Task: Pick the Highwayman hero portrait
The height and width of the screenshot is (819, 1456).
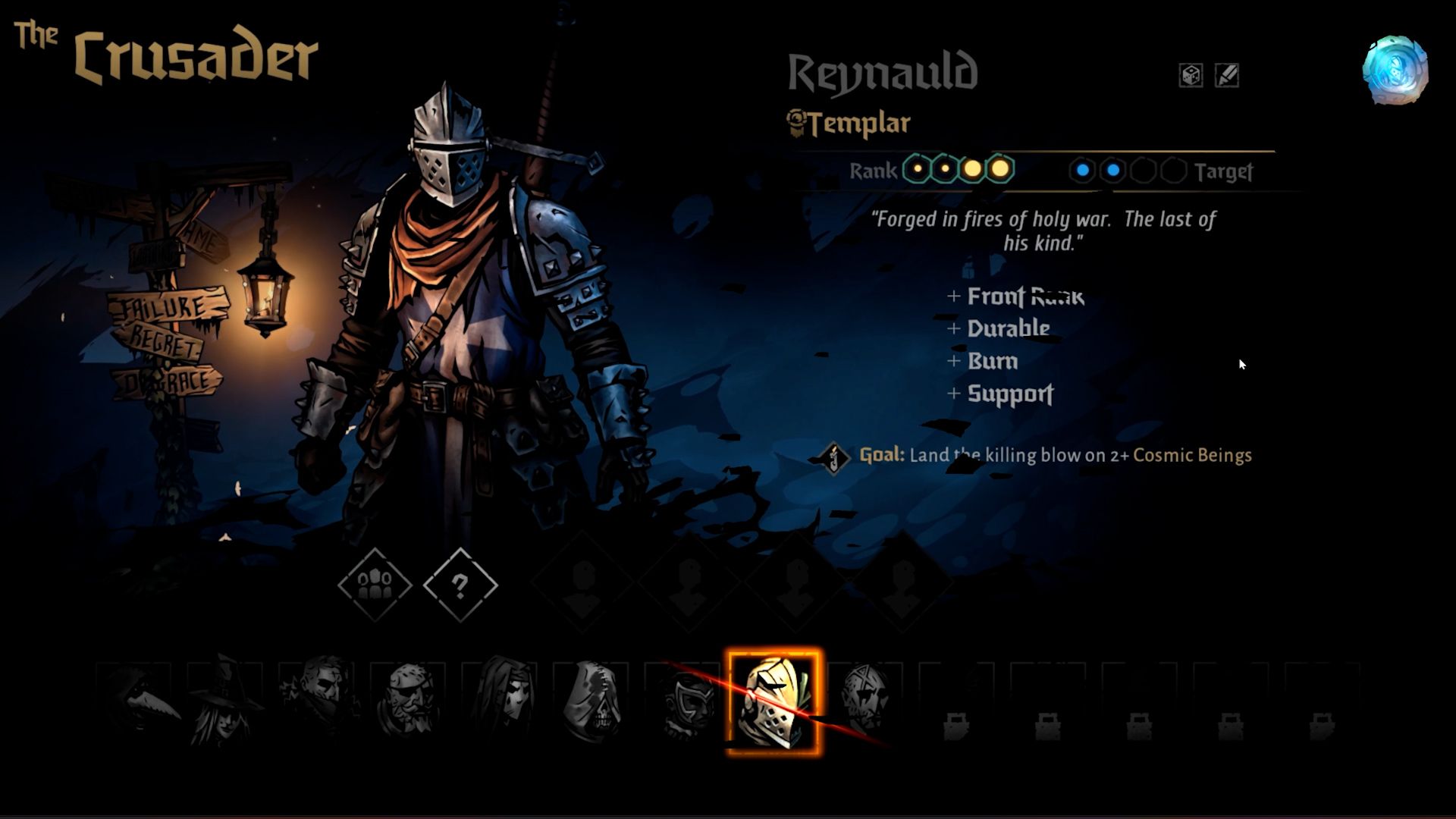Action: 318,701
